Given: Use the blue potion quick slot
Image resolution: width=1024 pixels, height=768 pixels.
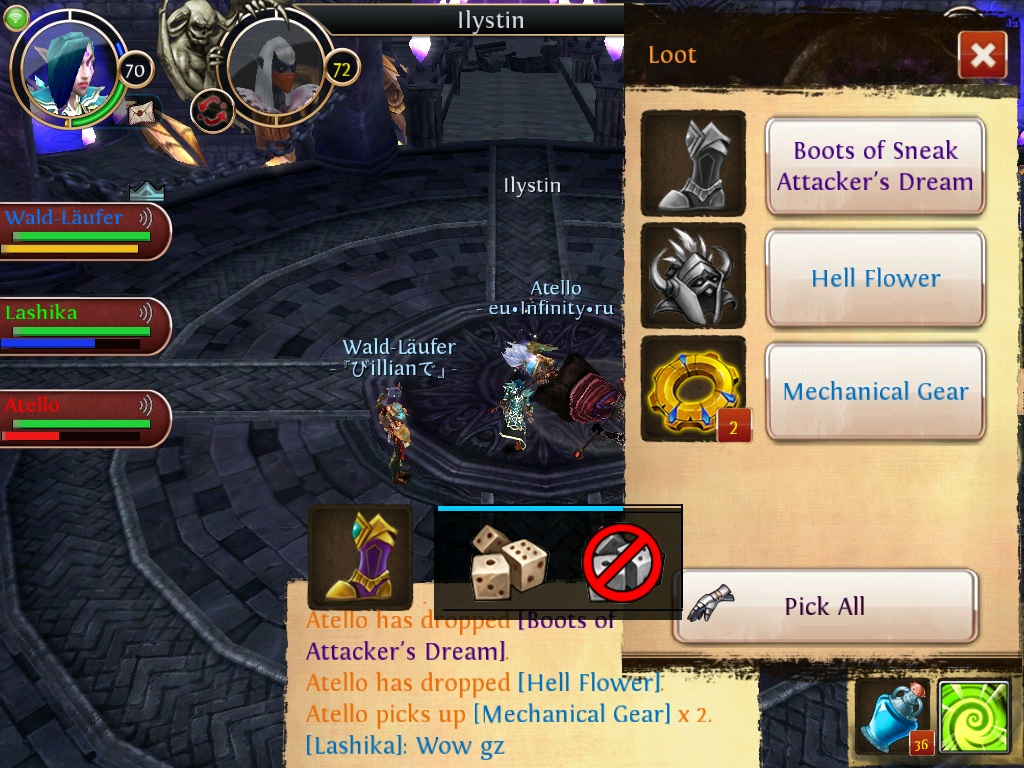Looking at the screenshot, I should click(891, 717).
